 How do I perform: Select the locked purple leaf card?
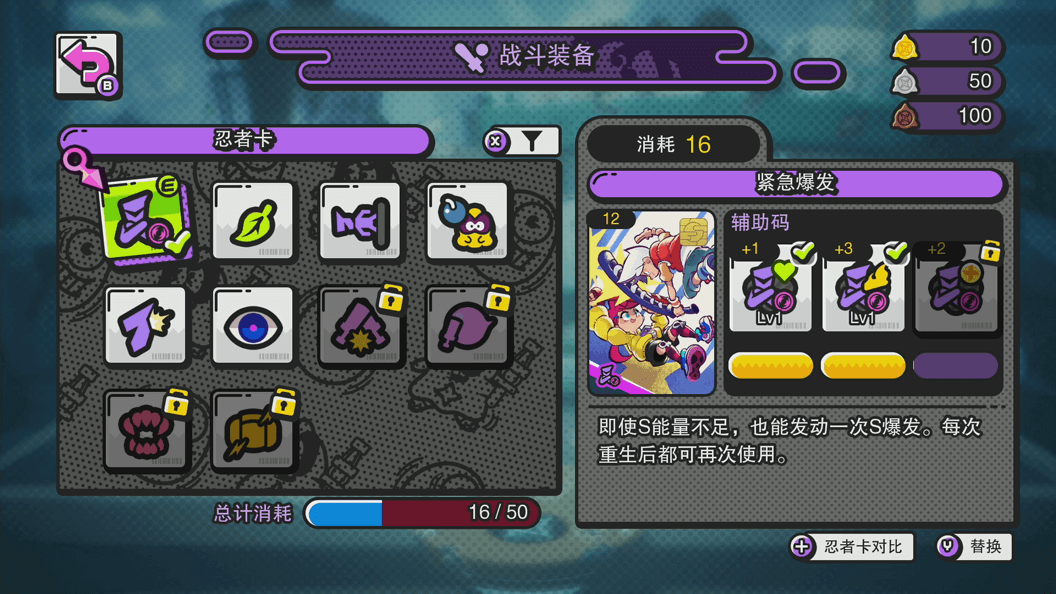pyautogui.click(x=468, y=326)
